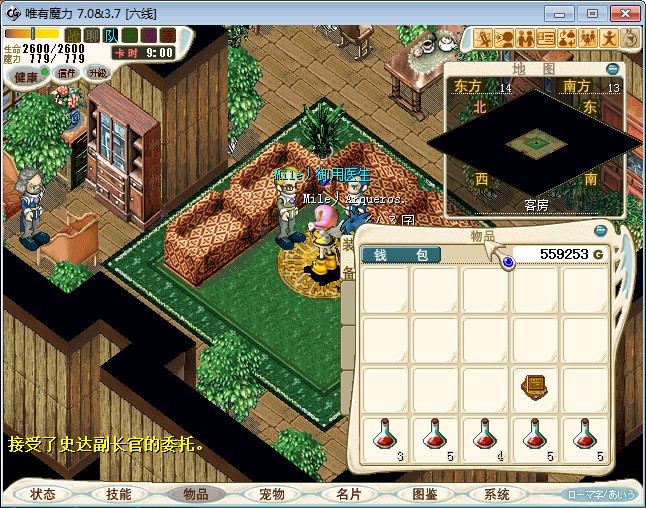Open the 系统 system menu
Screen dimensions: 646x508
point(497,494)
